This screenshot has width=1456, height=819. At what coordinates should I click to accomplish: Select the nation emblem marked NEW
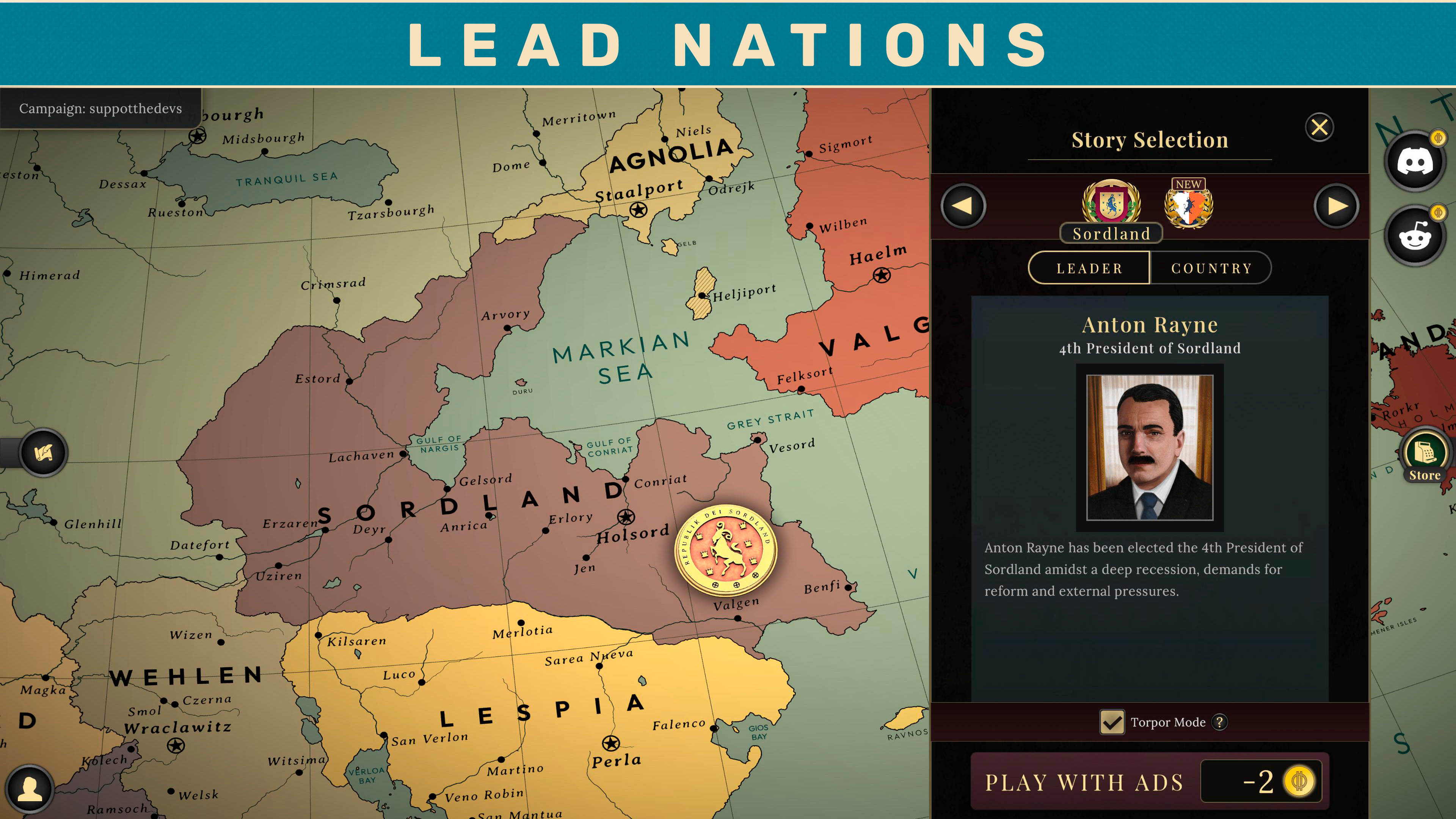pyautogui.click(x=1189, y=207)
